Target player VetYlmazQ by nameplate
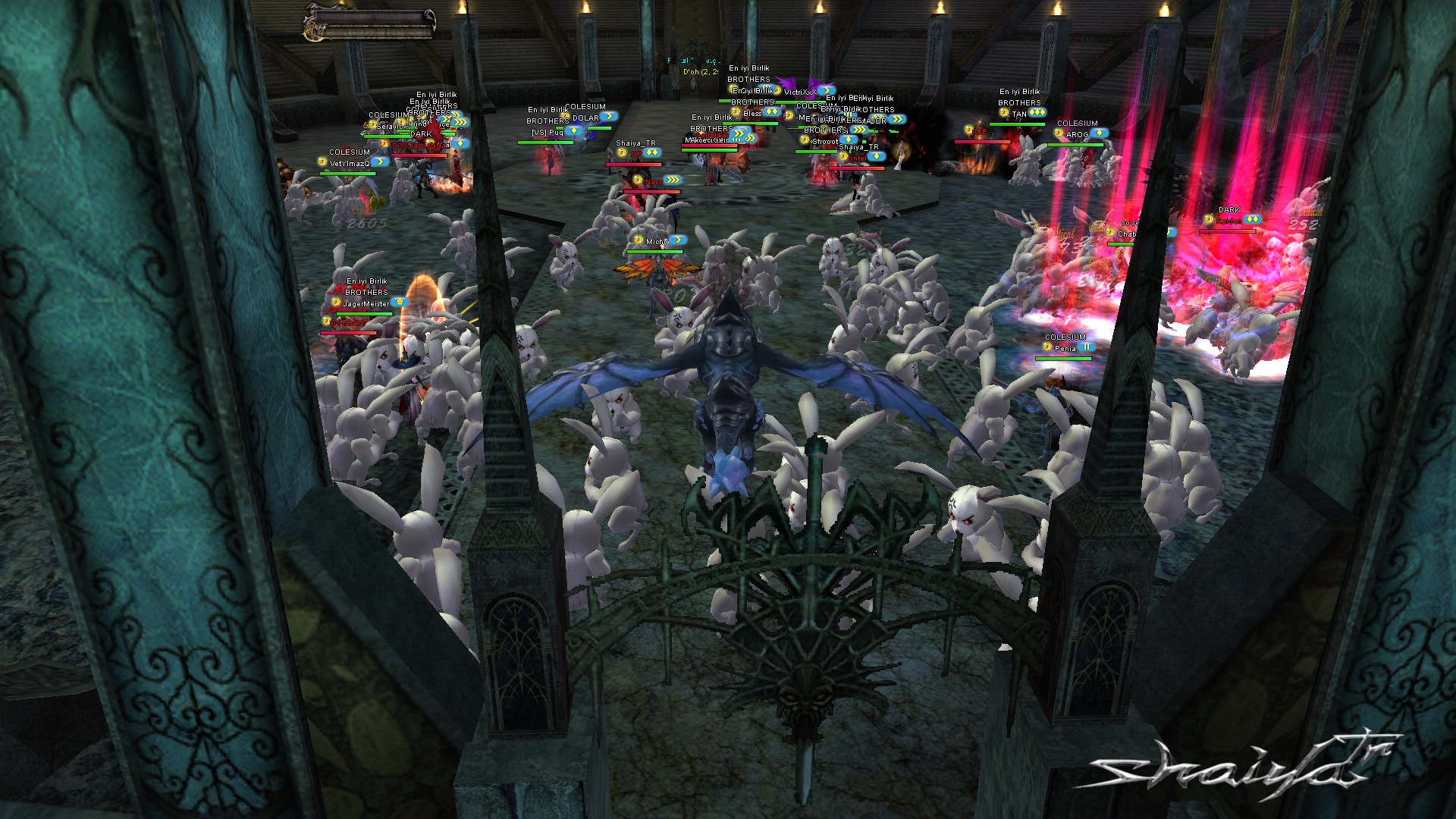 point(350,163)
